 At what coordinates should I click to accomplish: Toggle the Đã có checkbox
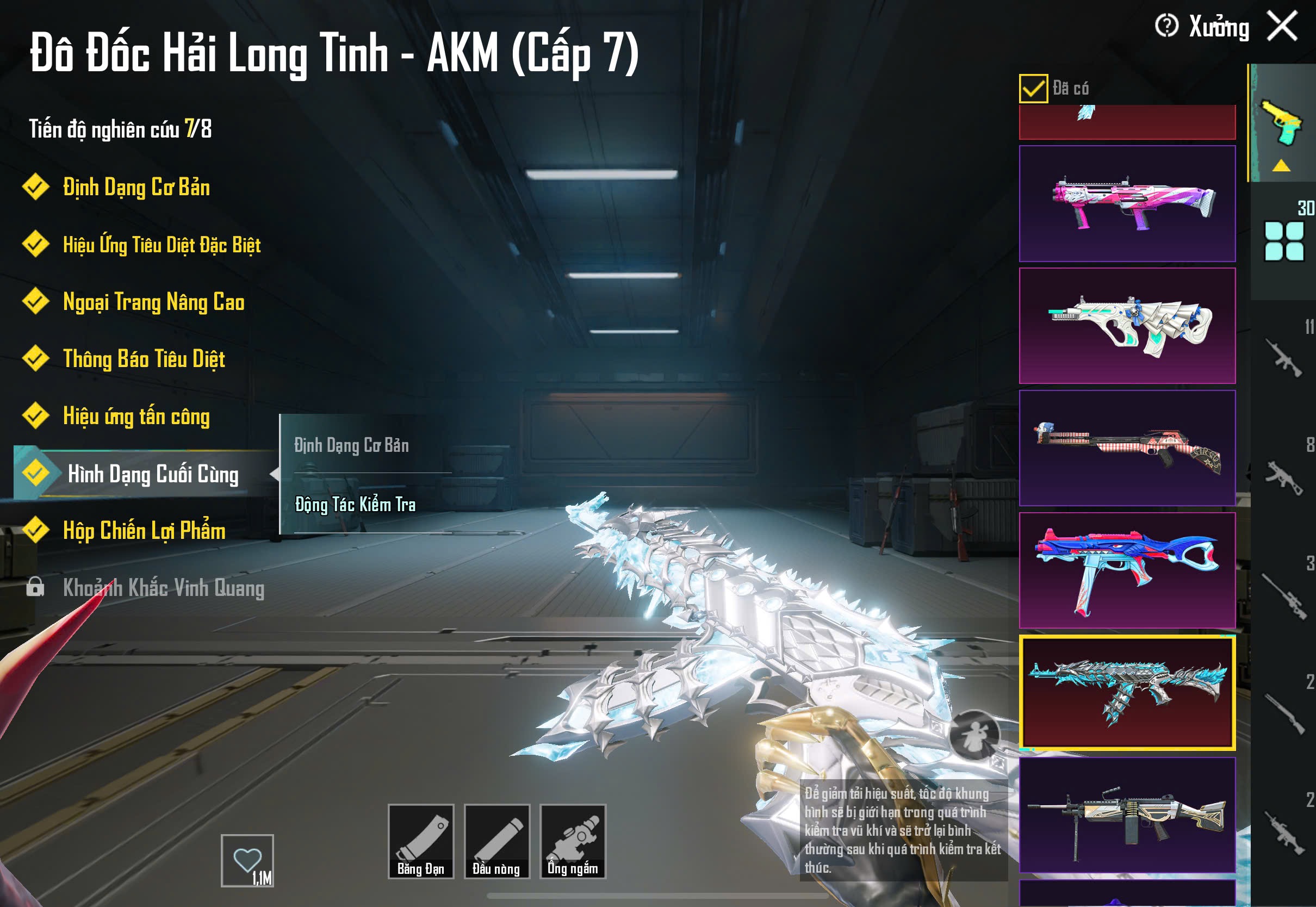[1033, 89]
